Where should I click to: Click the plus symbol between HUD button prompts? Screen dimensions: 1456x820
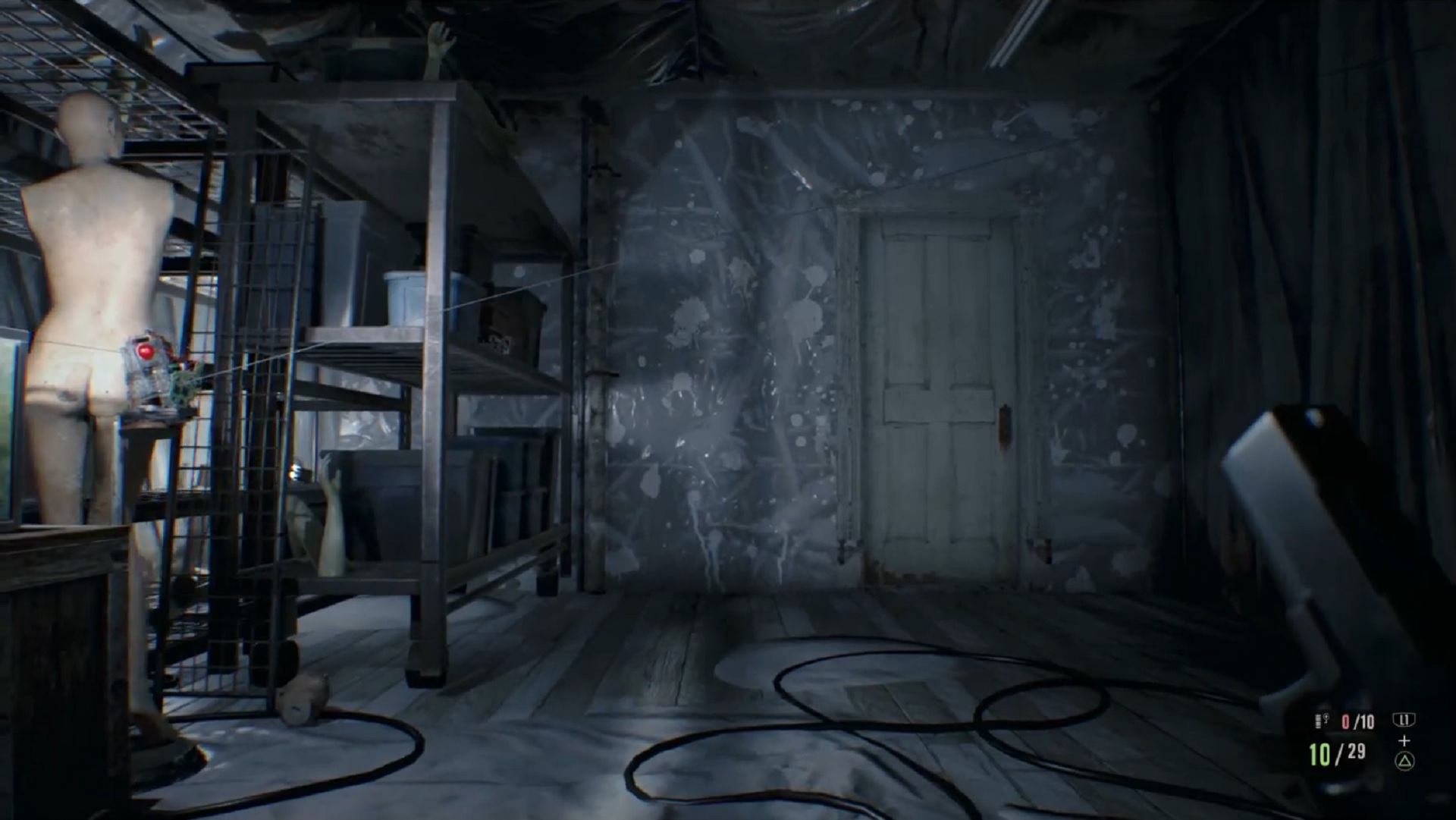(1404, 740)
